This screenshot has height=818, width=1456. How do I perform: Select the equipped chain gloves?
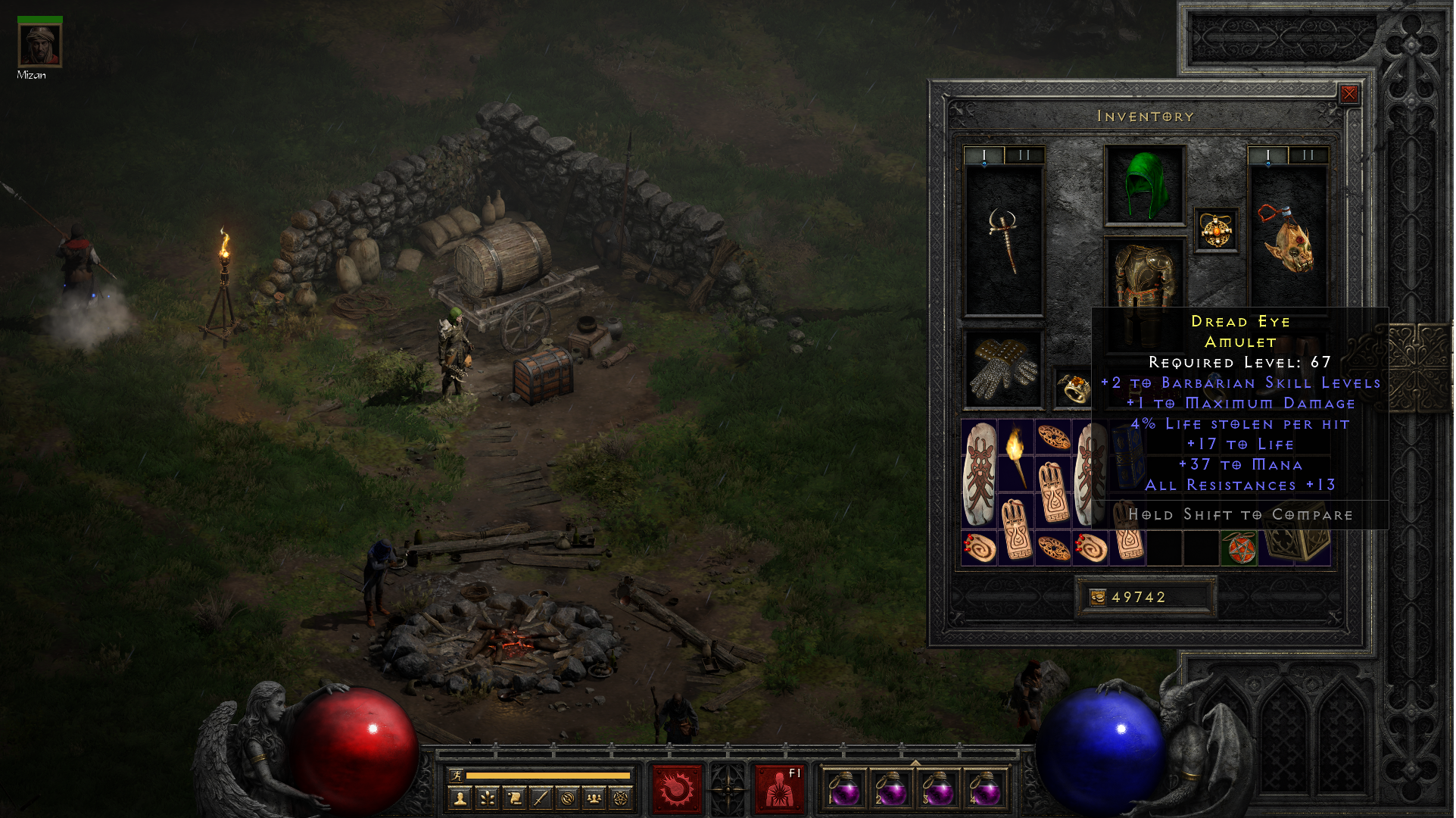[1004, 370]
